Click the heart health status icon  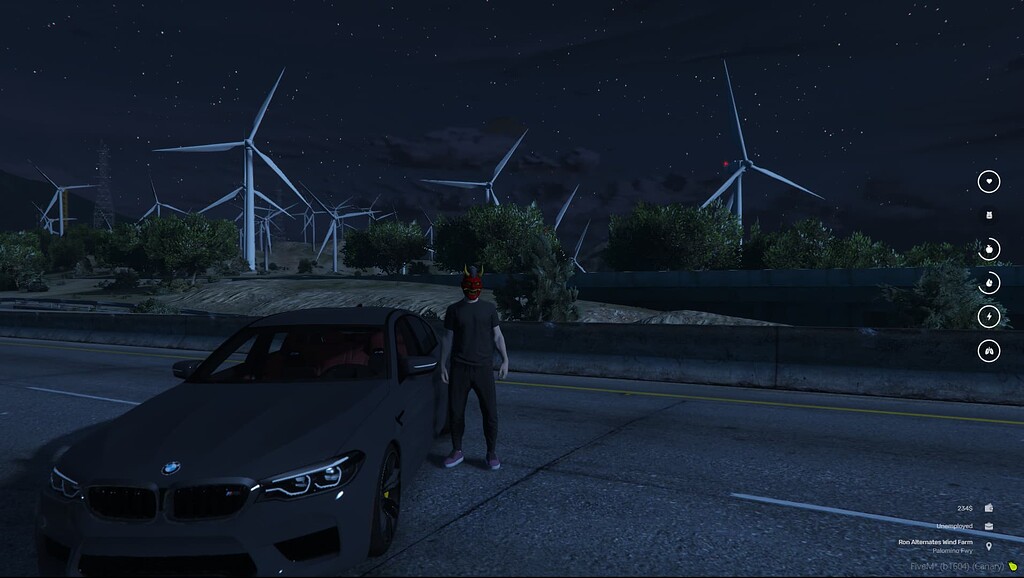pyautogui.click(x=988, y=181)
